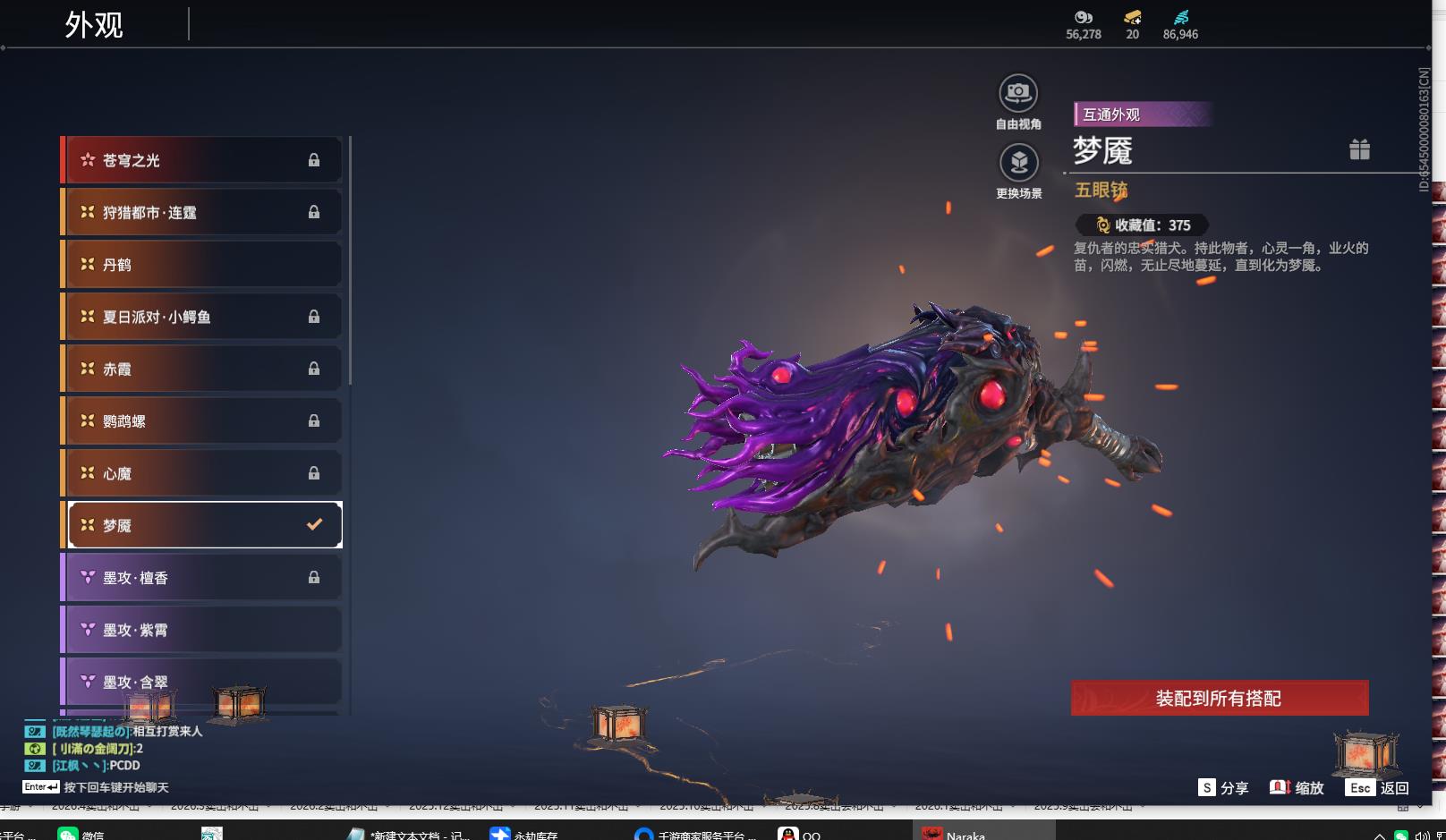Choose the 墨攻·檀香 skin
Viewport: 1446px width, 840px height.
coord(201,578)
